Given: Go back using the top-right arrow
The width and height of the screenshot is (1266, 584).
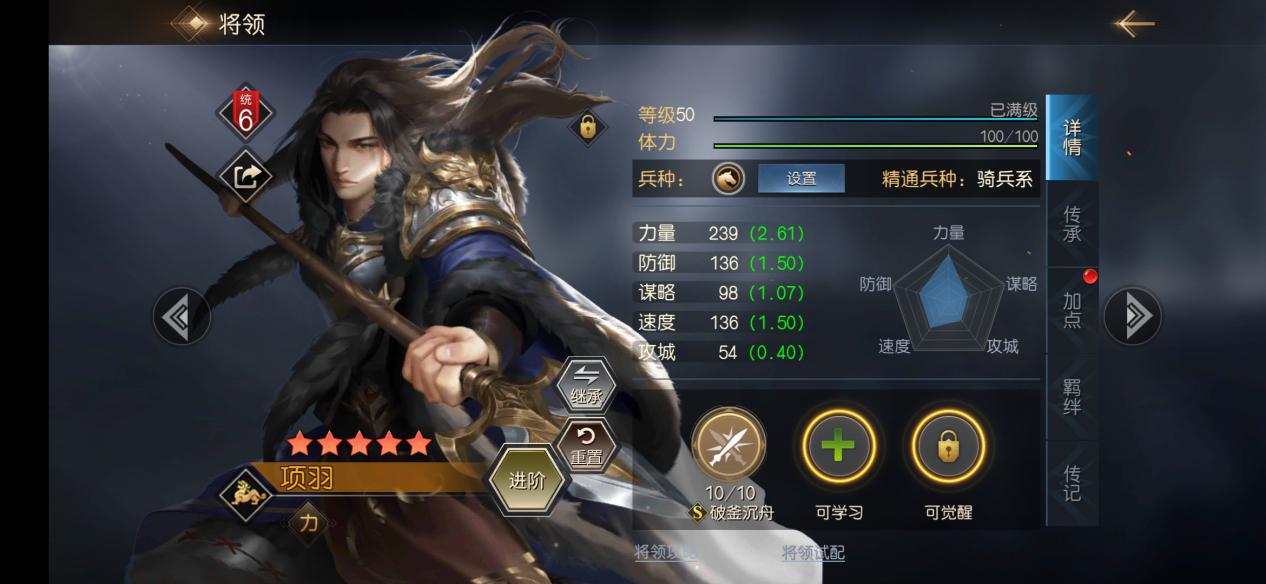Looking at the screenshot, I should pyautogui.click(x=1134, y=23).
